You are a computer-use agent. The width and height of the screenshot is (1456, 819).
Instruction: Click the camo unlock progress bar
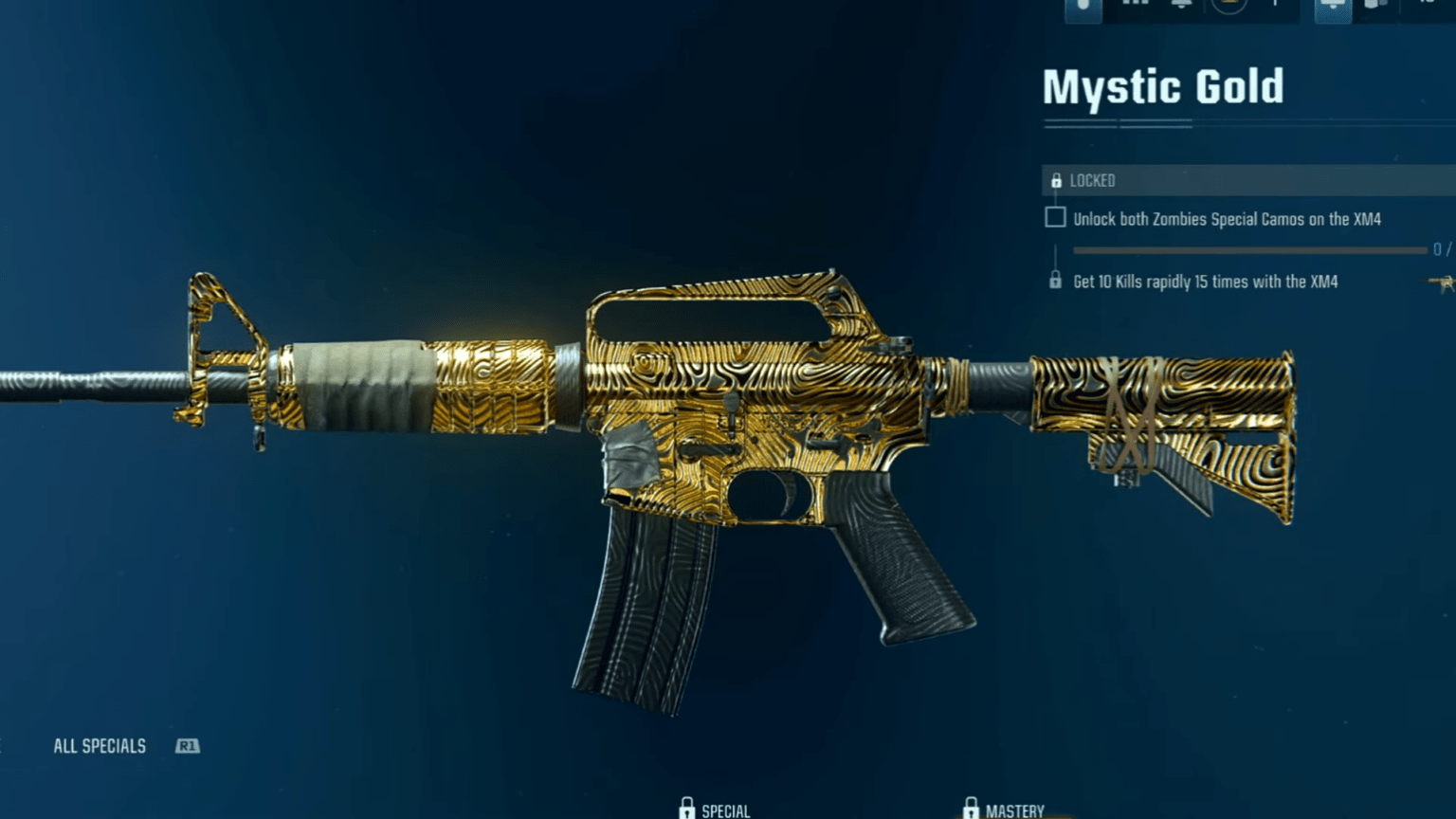[1251, 248]
